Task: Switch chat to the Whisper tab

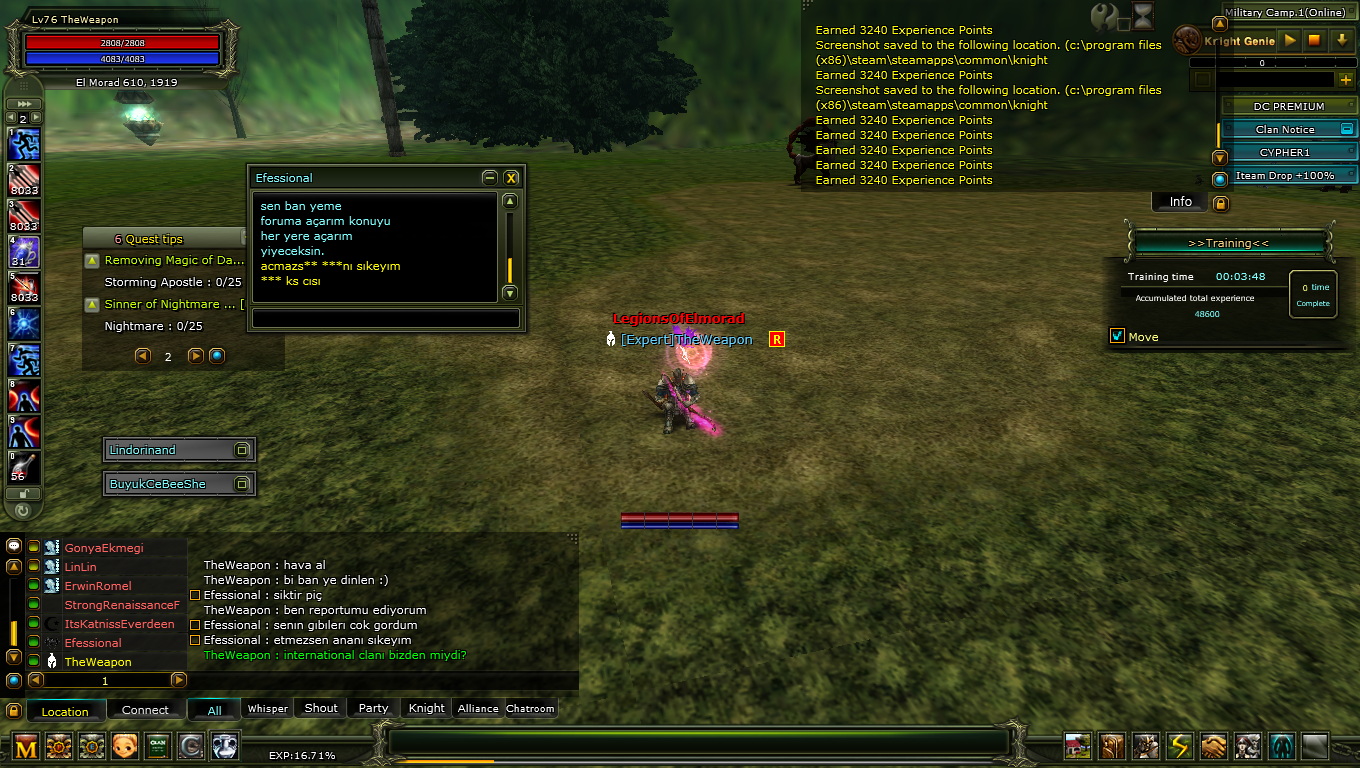Action: (267, 708)
